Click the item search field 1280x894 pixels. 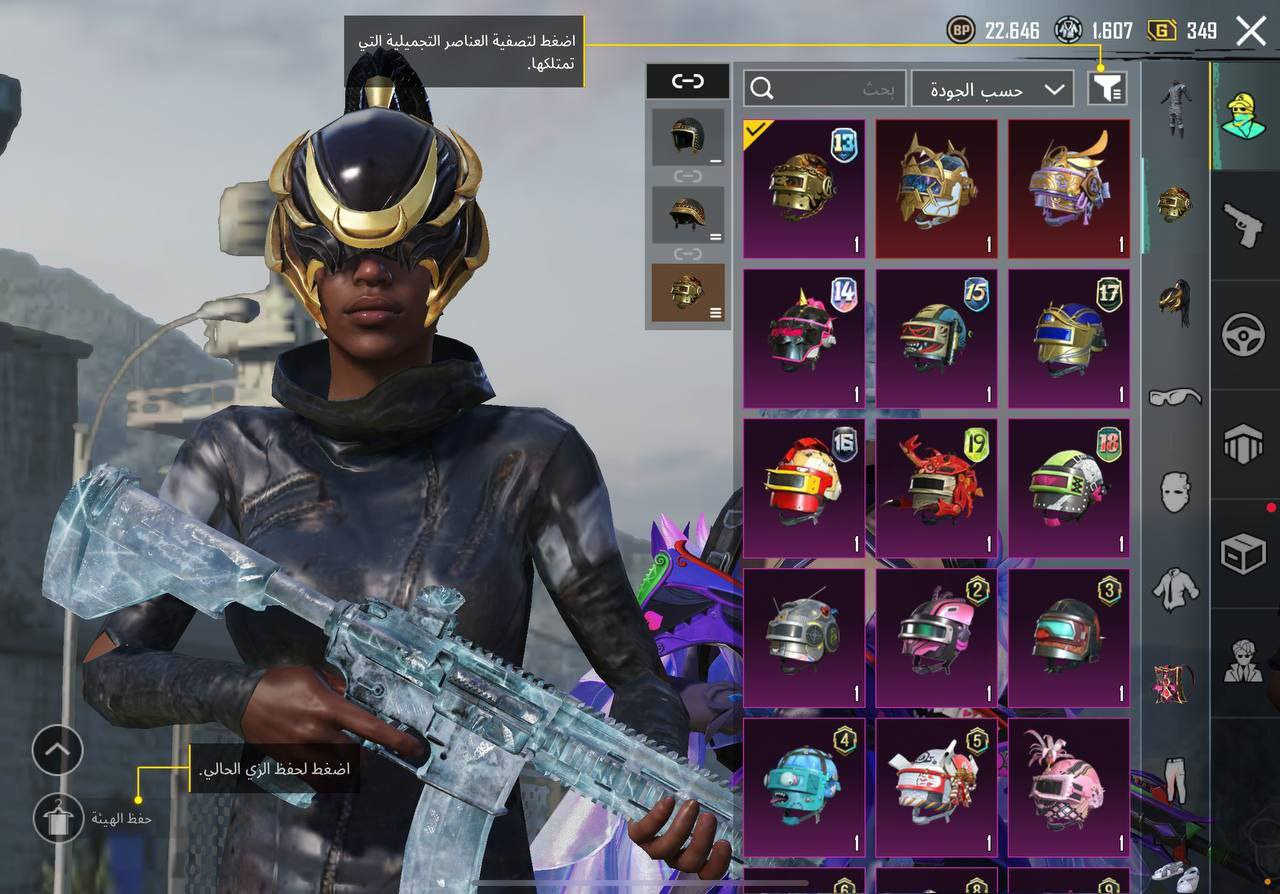coord(825,89)
